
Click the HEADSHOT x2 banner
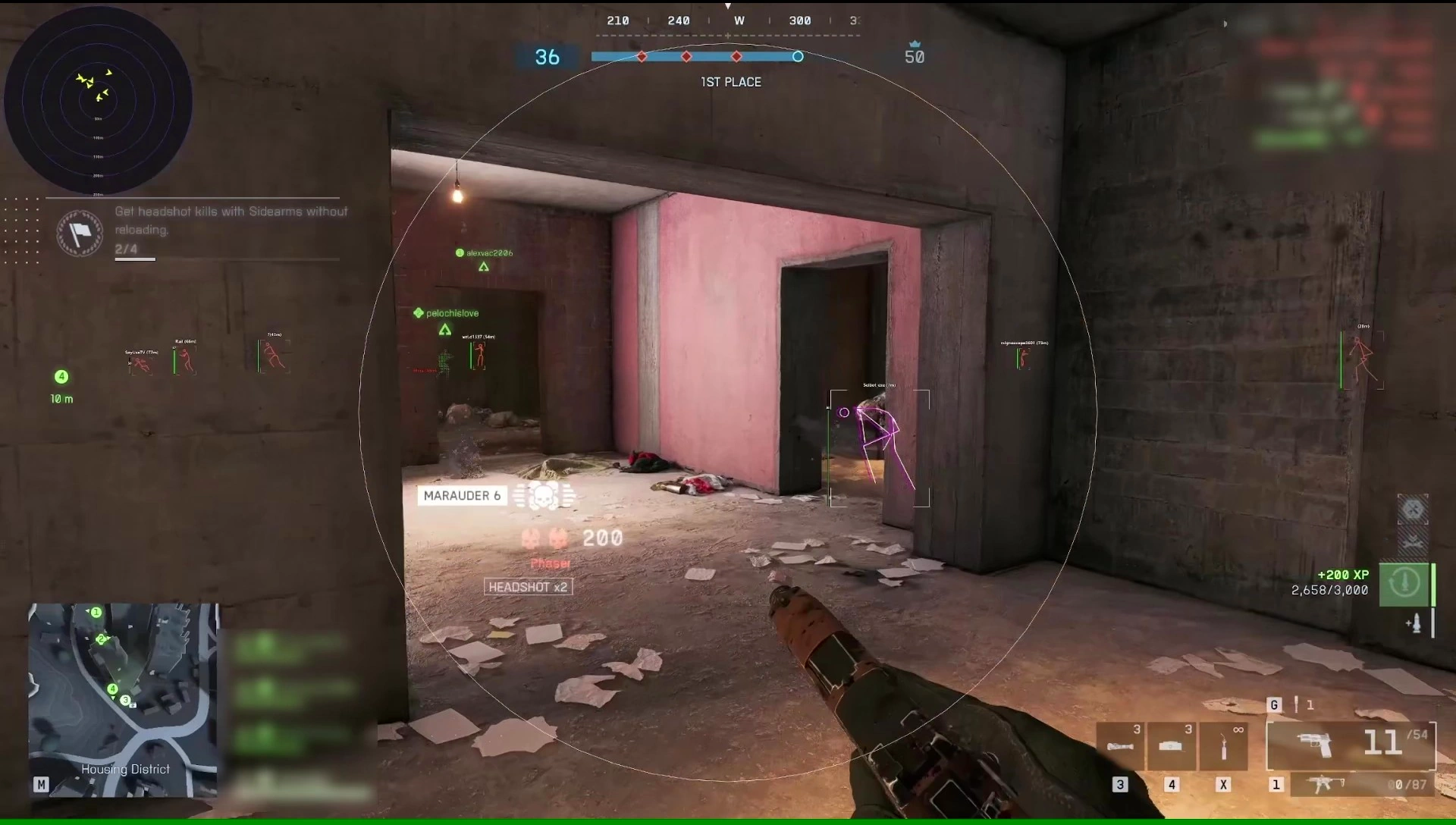pos(528,587)
